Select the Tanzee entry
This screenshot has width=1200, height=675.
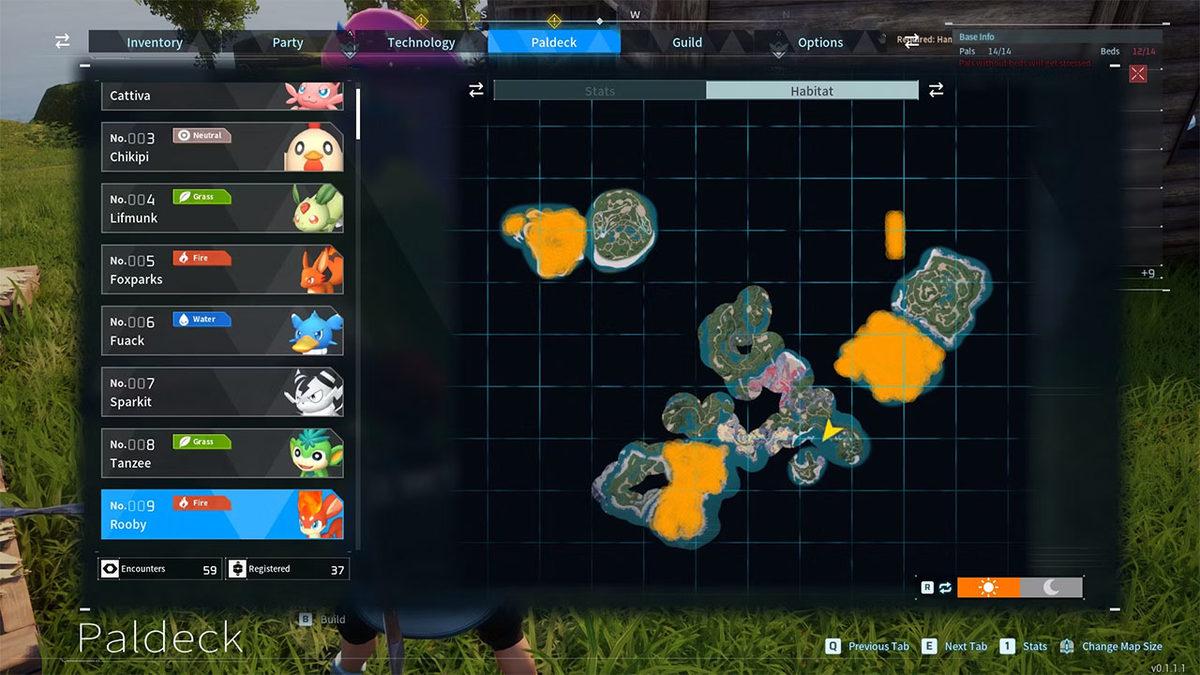[222, 453]
